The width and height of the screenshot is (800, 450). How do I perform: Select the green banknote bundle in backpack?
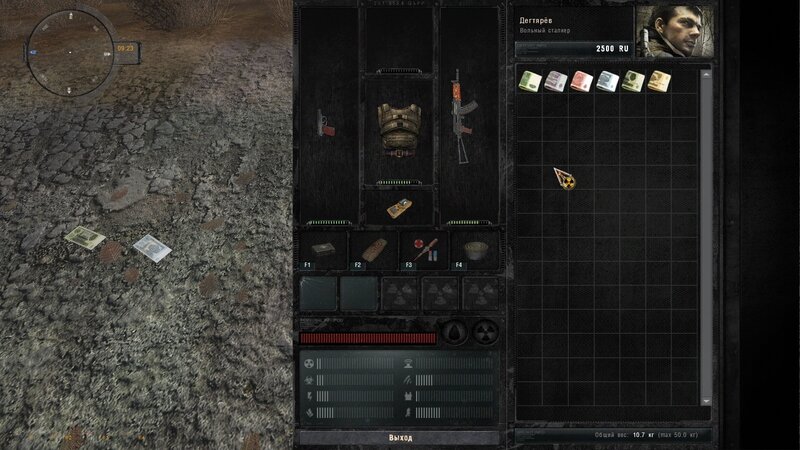click(x=530, y=82)
